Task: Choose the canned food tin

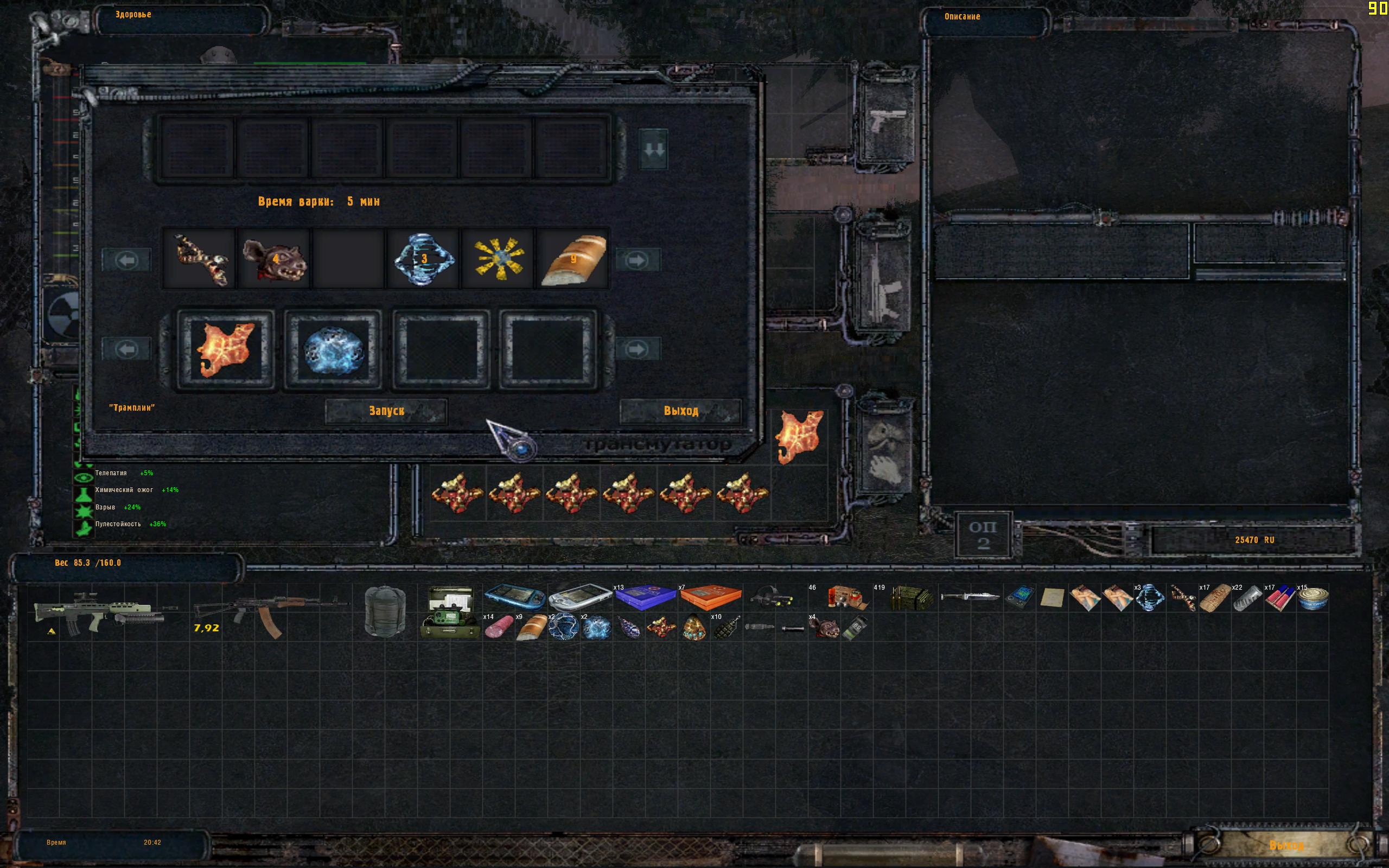Action: (x=1312, y=598)
